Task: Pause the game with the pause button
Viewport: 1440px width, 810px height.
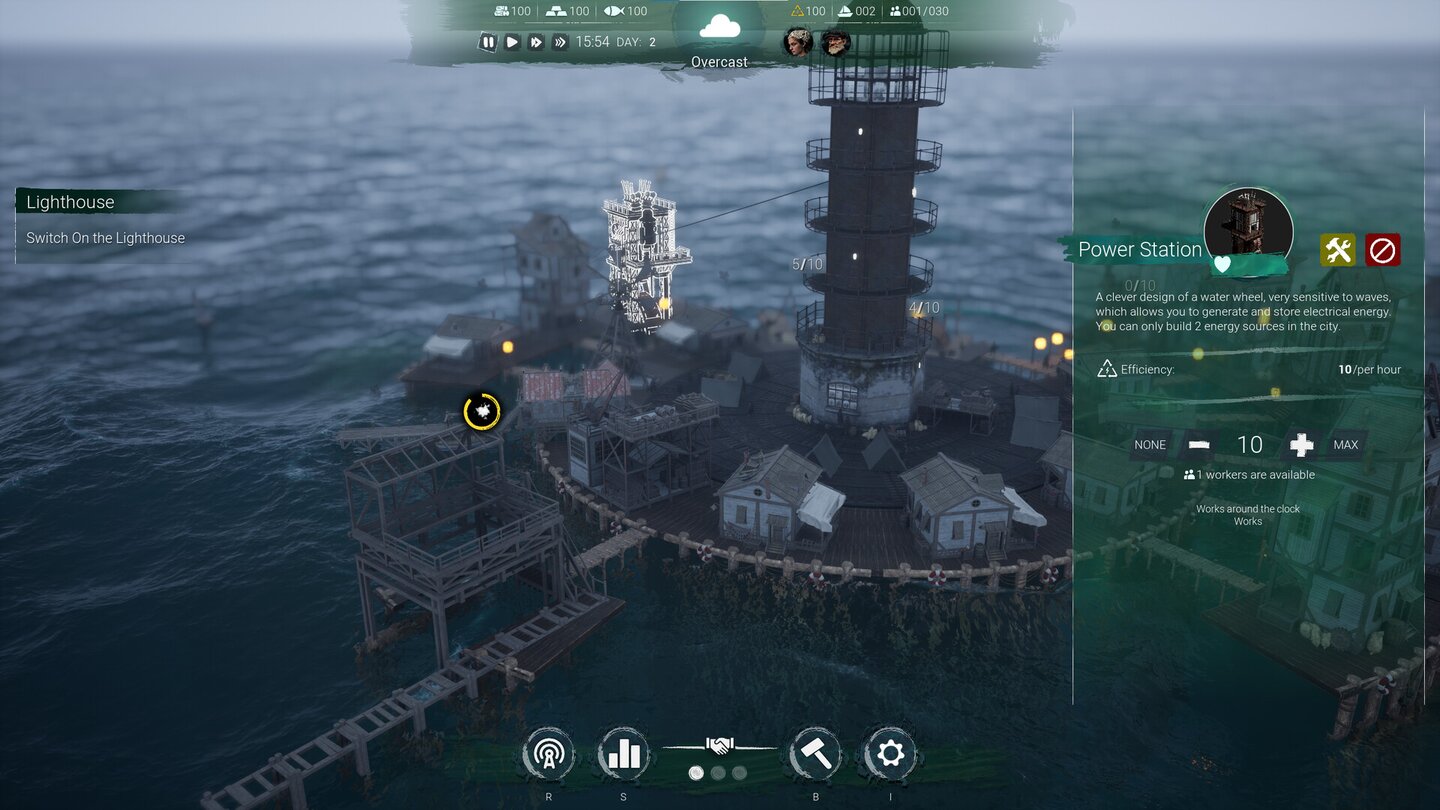Action: click(x=488, y=42)
